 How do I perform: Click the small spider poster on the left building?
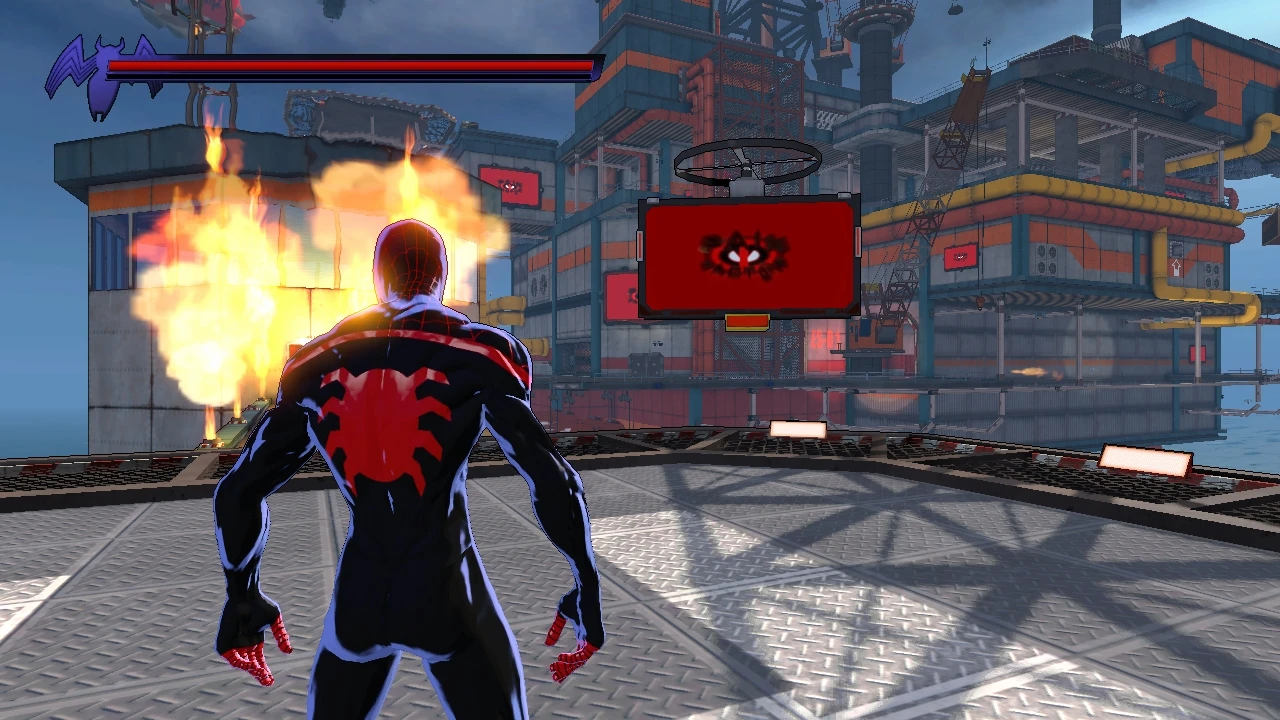510,187
